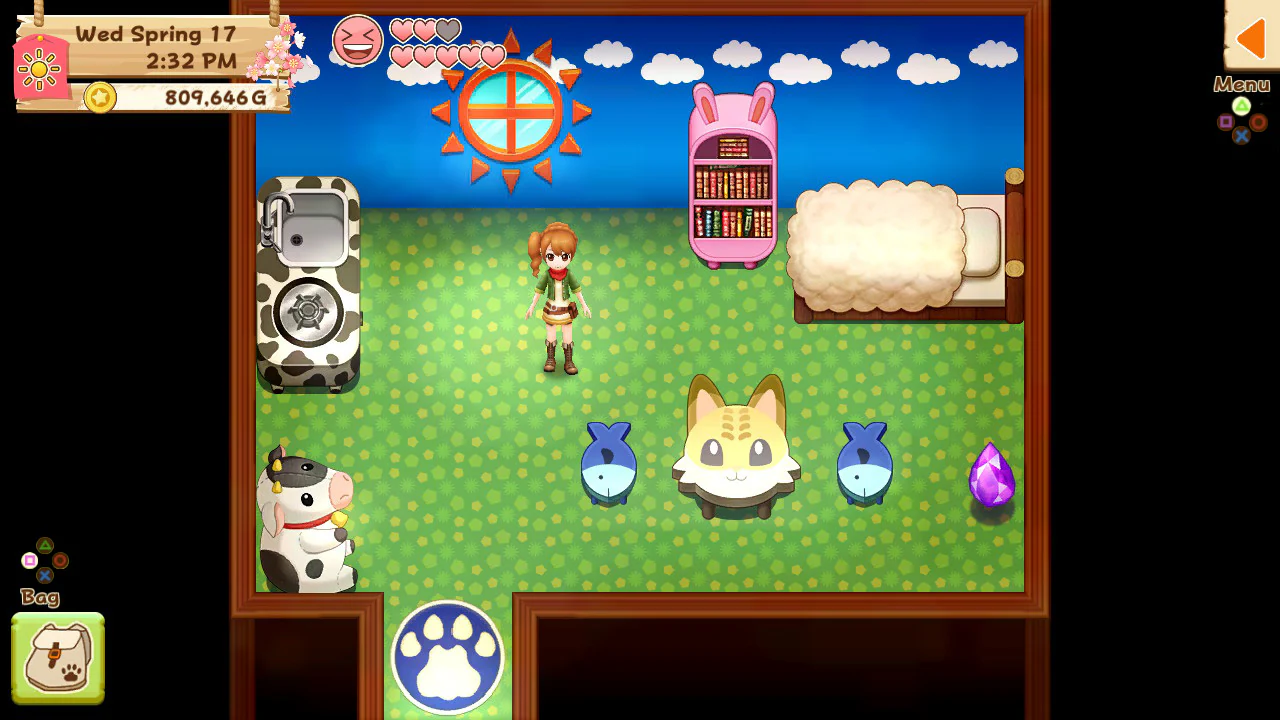Screen dimensions: 1280x720
Task: Click the orange back arrow above Menu
Action: click(1252, 38)
